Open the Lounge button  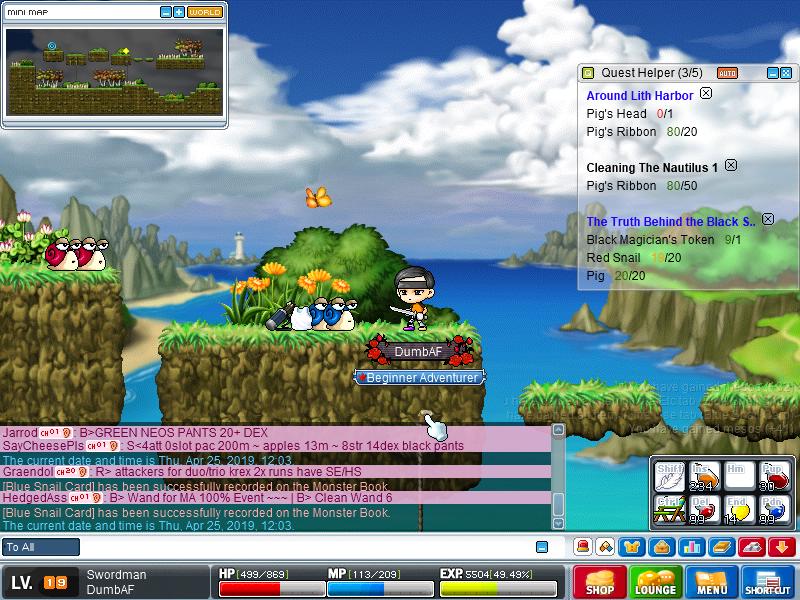[x=655, y=582]
